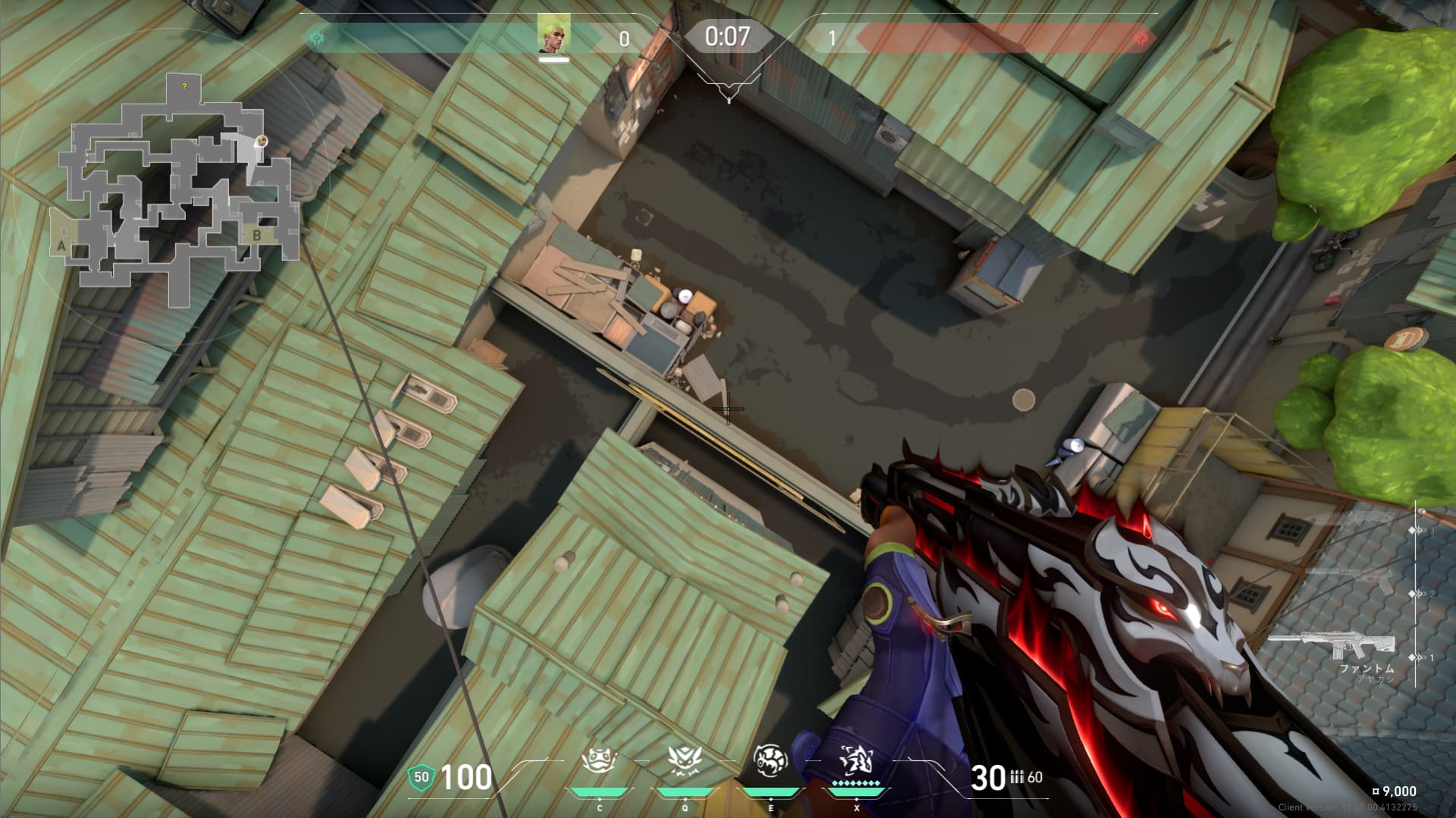
Task: Trigger the Thrash ultimate ability icon
Action: click(x=856, y=760)
